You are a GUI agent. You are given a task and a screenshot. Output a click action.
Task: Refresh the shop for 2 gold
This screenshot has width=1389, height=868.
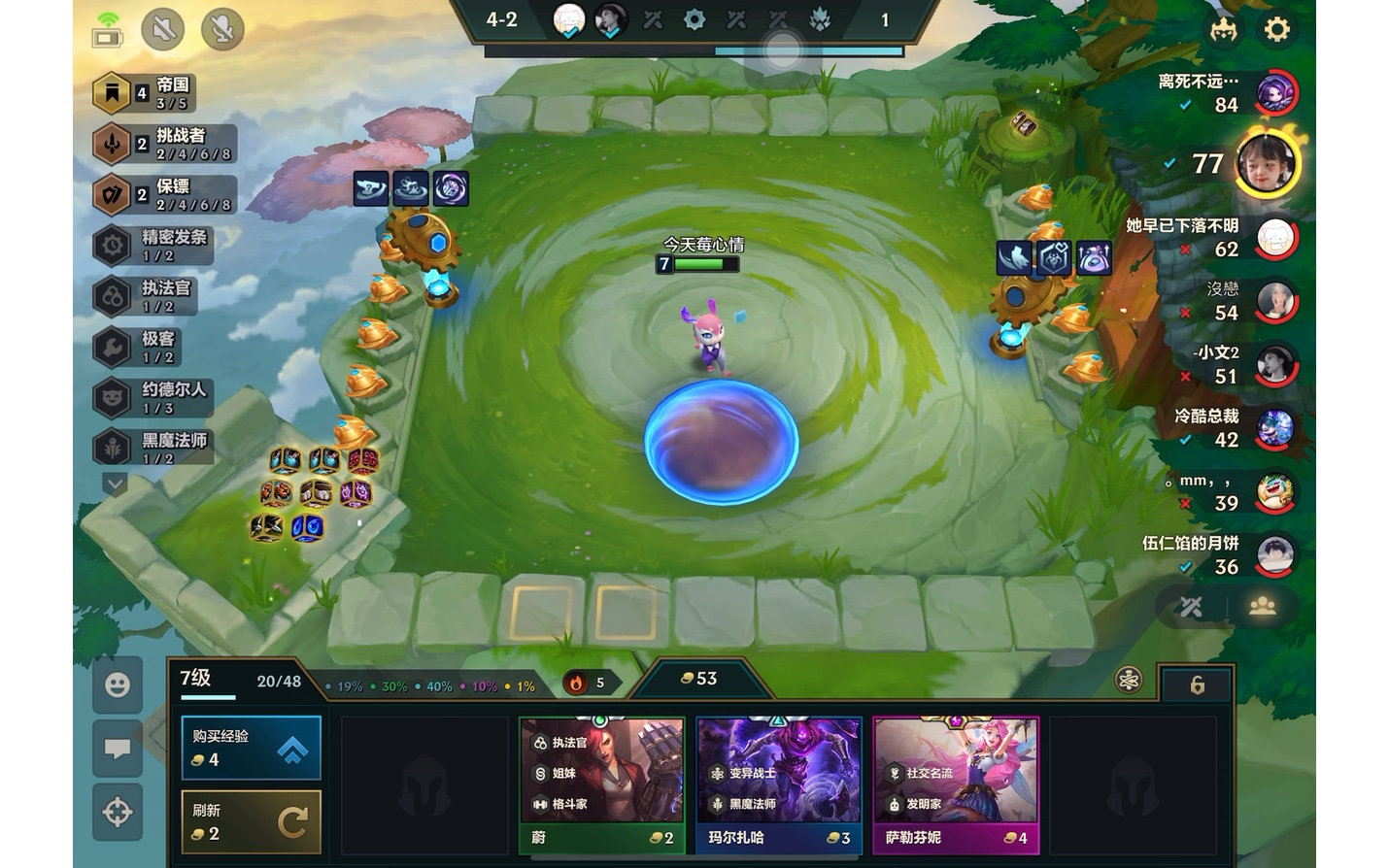coord(251,821)
